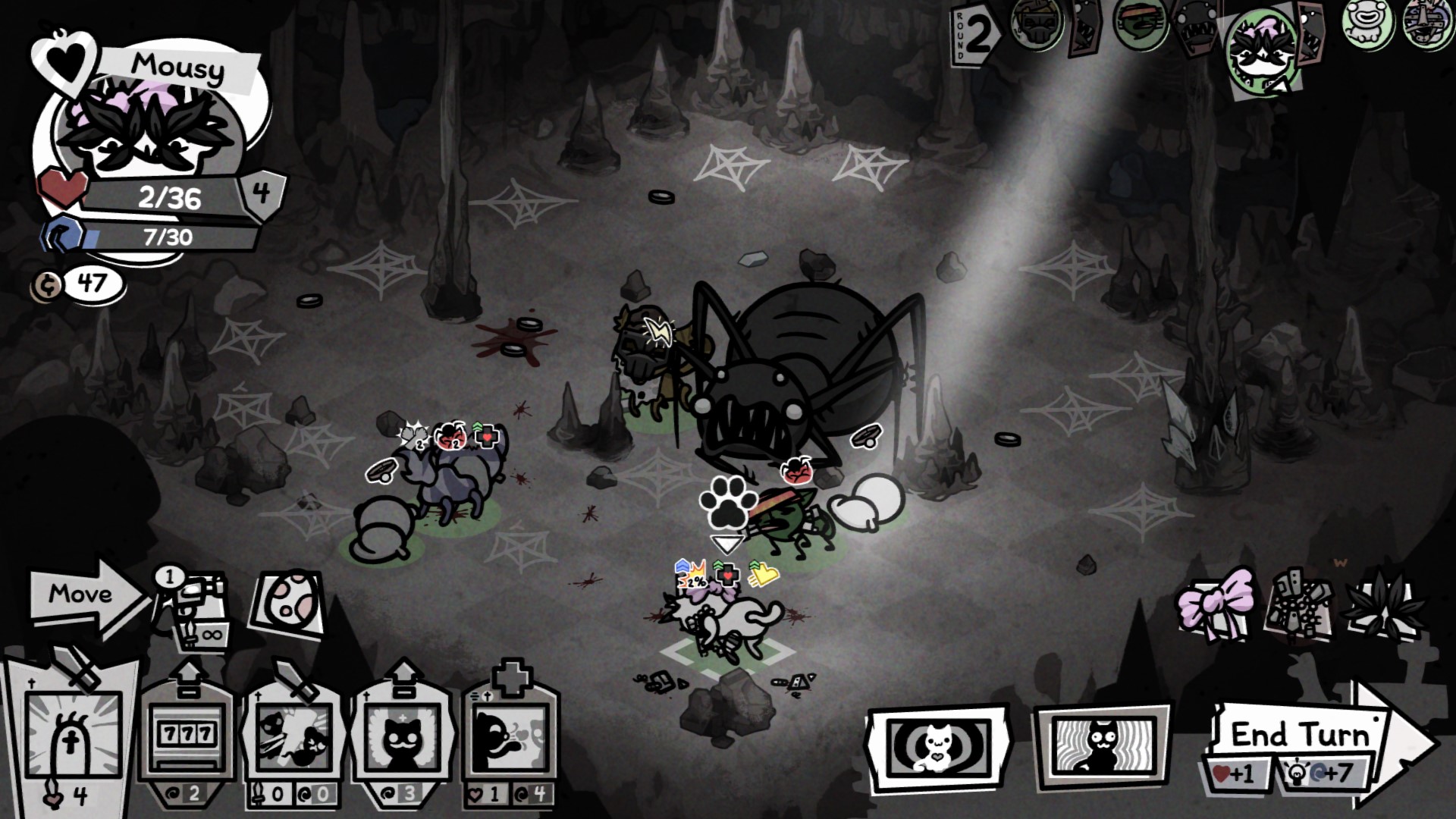Select Mousy's highlighted turn order portrait
This screenshot has width=1456, height=819.
1263,53
